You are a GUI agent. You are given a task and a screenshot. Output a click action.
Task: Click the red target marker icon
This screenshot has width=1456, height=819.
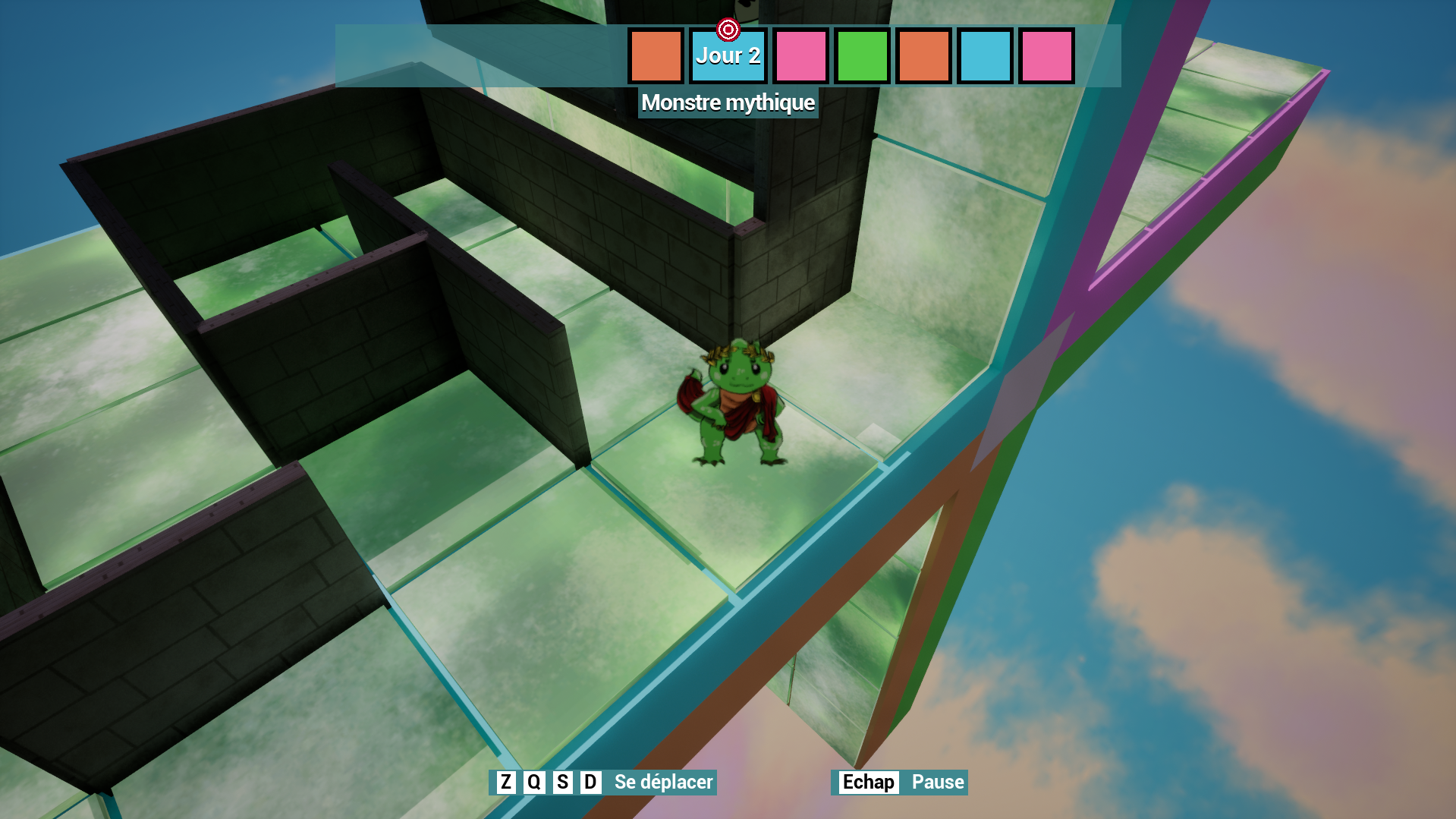(728, 30)
